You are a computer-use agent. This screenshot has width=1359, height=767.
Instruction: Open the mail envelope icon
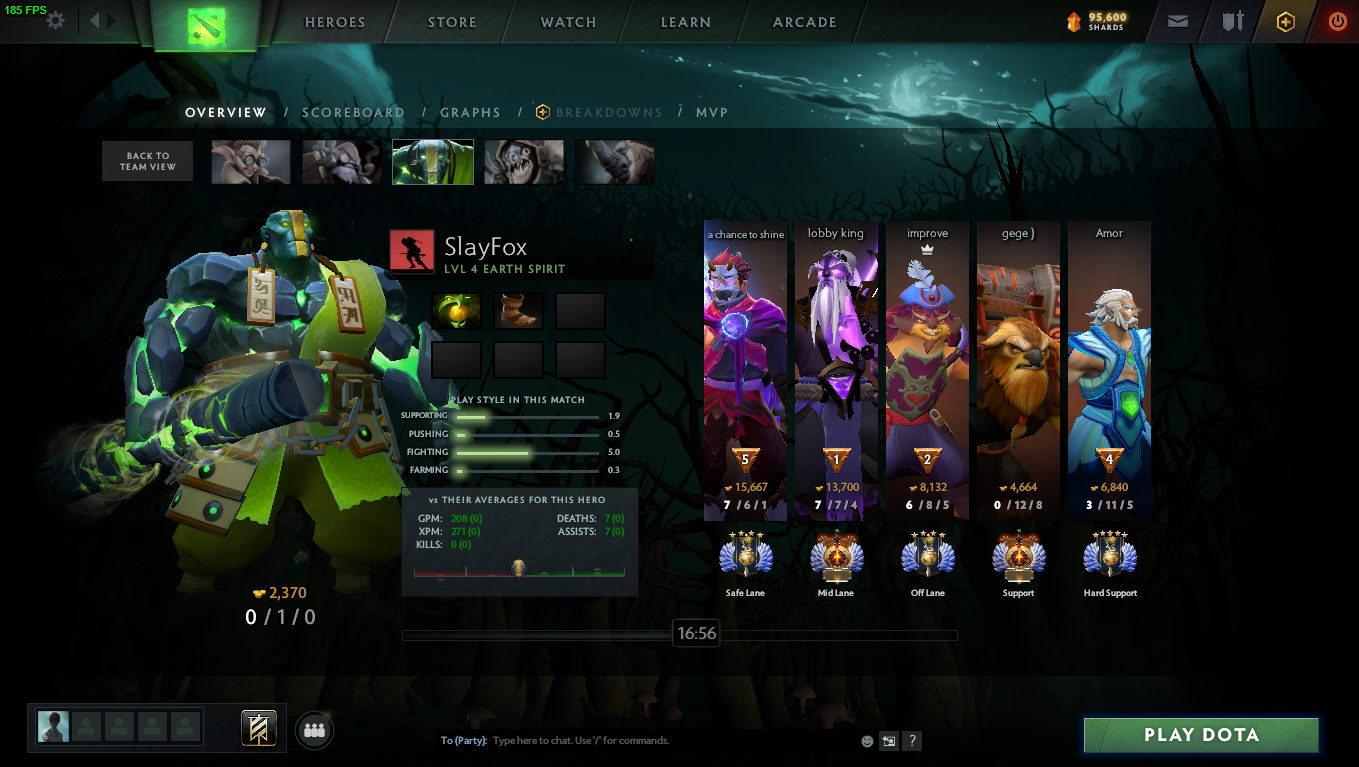coord(1178,21)
